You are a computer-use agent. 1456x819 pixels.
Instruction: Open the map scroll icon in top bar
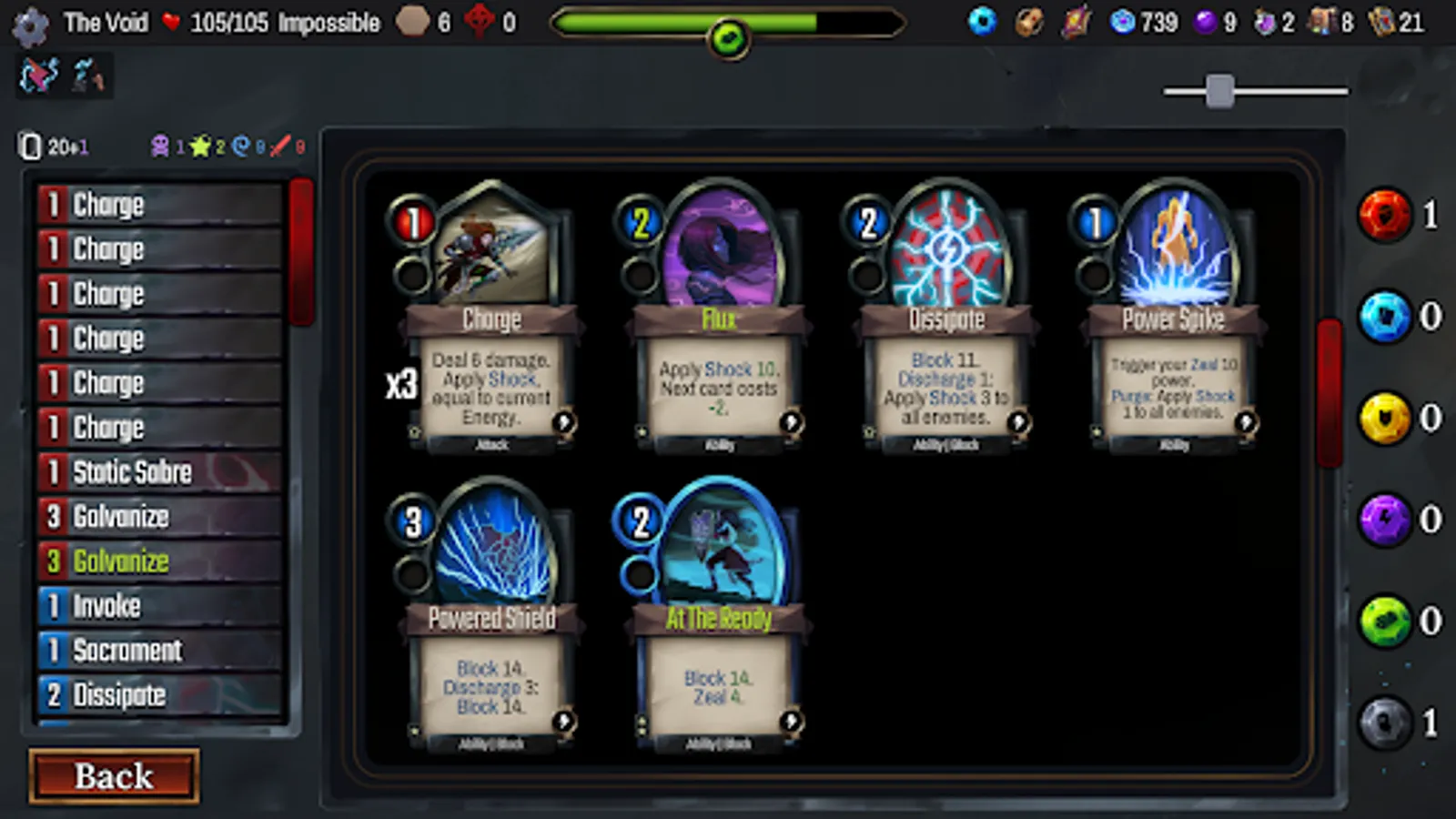(1077, 23)
